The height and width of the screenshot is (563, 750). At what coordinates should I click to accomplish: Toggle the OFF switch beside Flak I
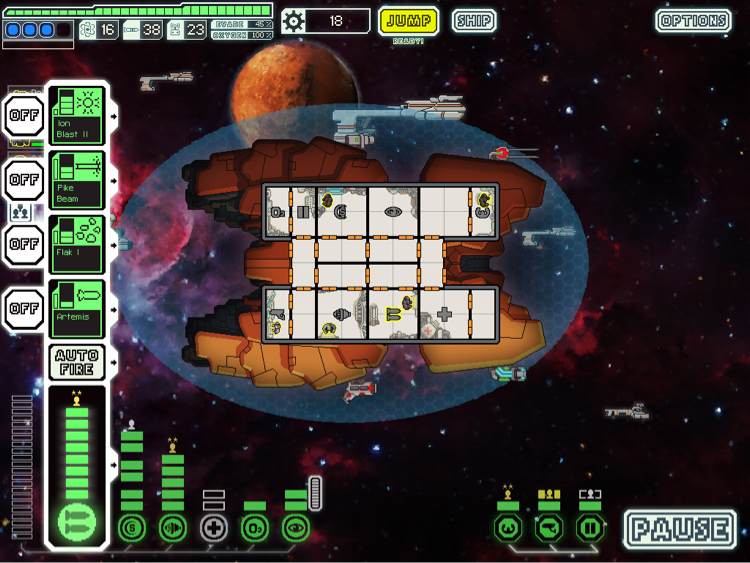click(23, 244)
